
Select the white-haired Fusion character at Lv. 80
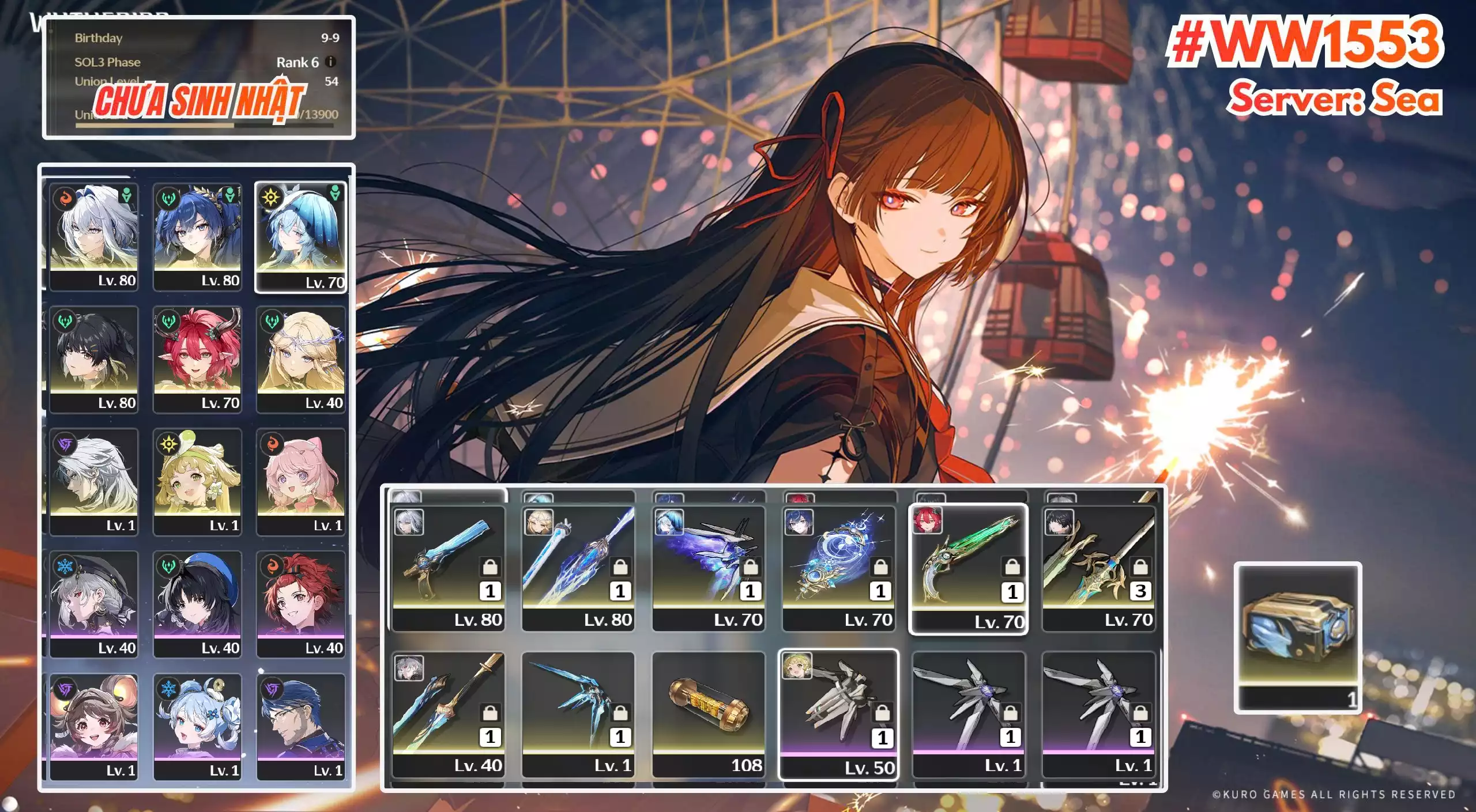point(93,236)
